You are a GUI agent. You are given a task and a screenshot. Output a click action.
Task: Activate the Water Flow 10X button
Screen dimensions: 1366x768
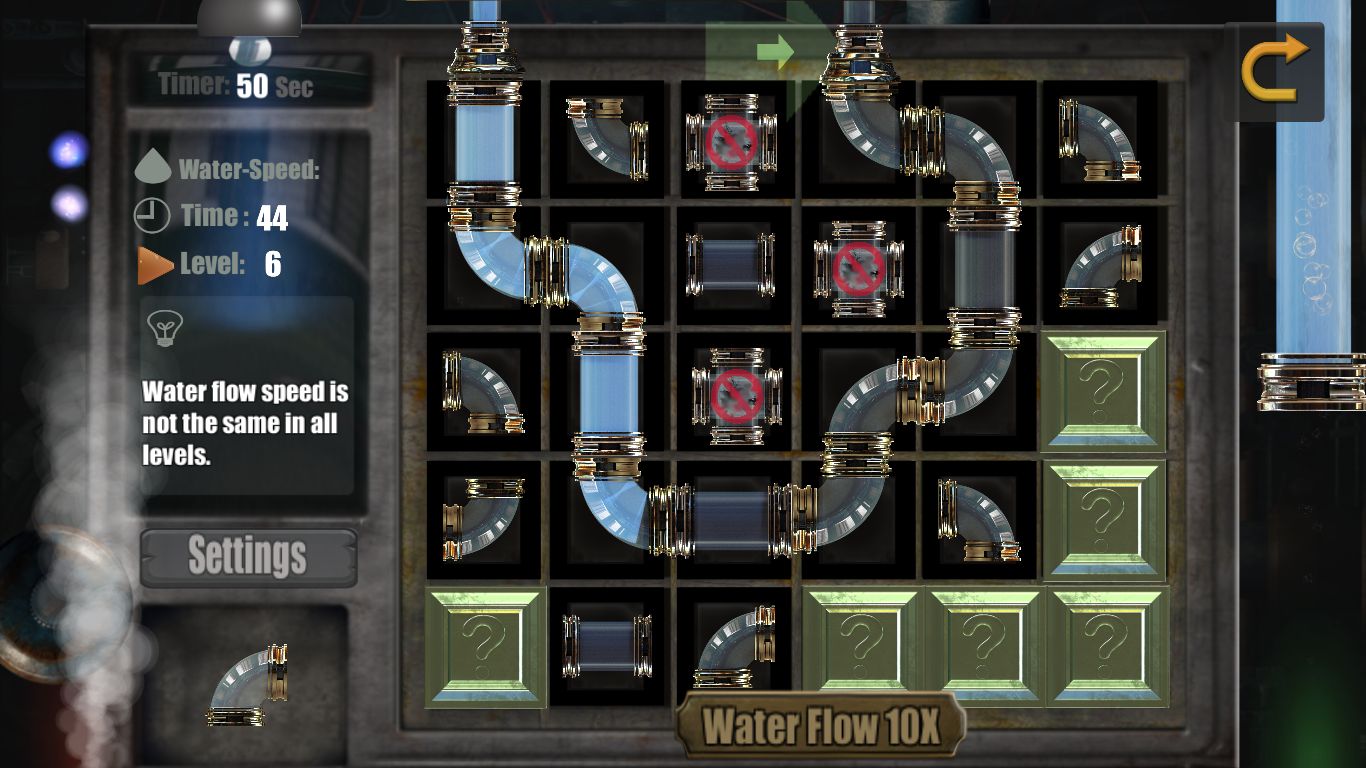click(821, 726)
